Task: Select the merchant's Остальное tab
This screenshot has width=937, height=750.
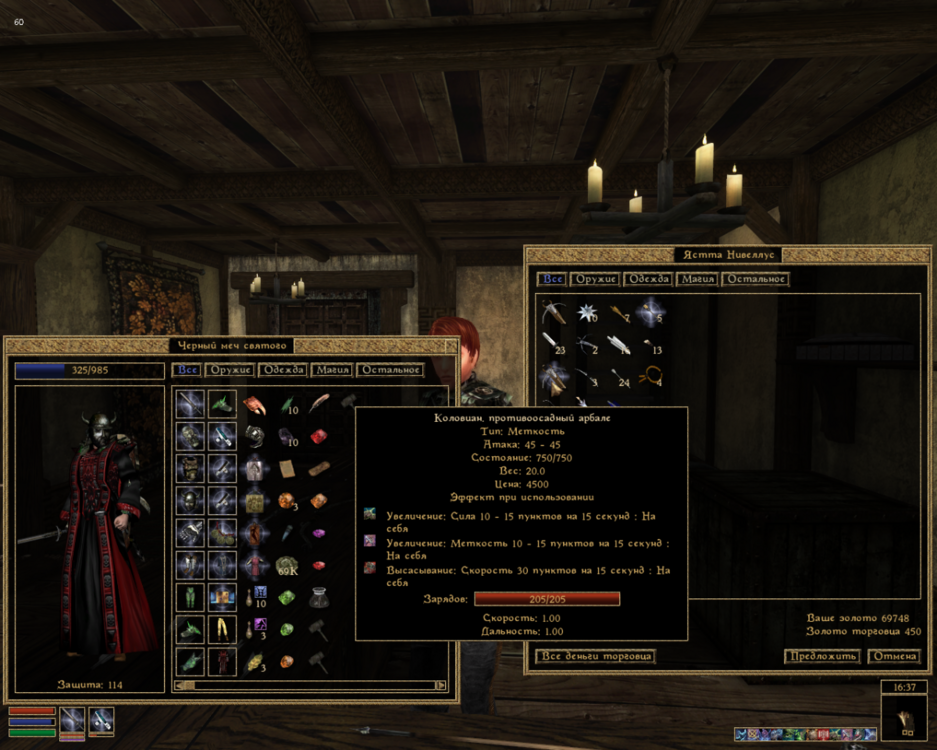Action: click(x=756, y=279)
